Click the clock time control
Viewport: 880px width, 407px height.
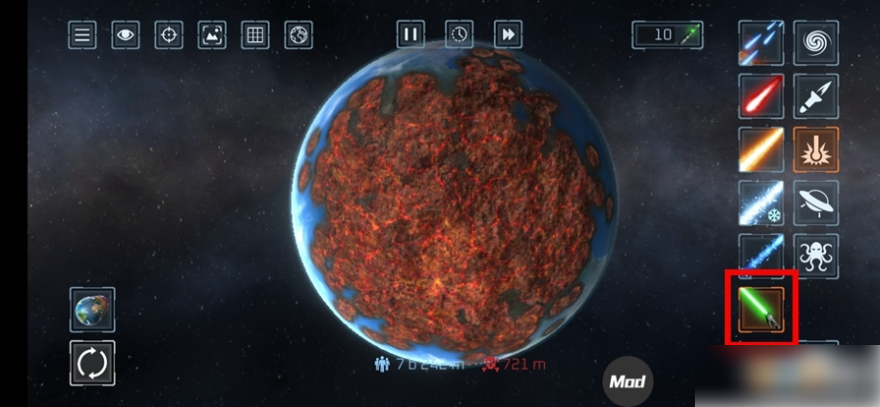click(459, 34)
